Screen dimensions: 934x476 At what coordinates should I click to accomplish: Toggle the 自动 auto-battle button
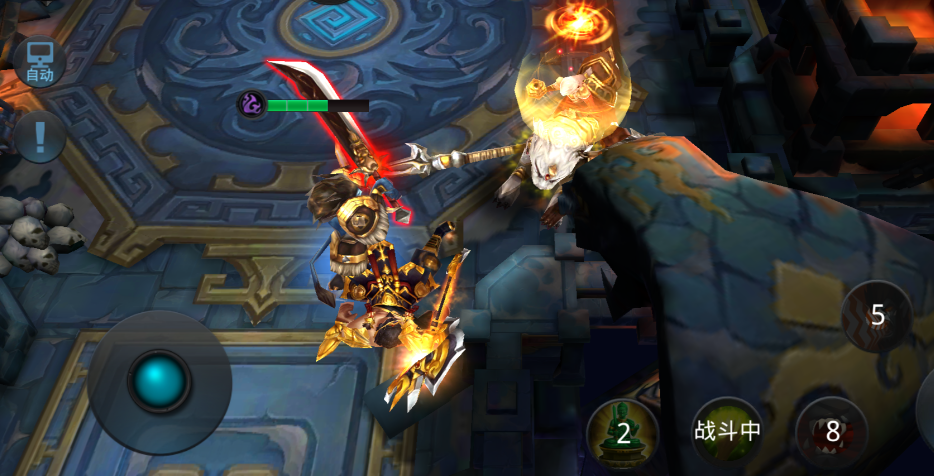tap(39, 61)
